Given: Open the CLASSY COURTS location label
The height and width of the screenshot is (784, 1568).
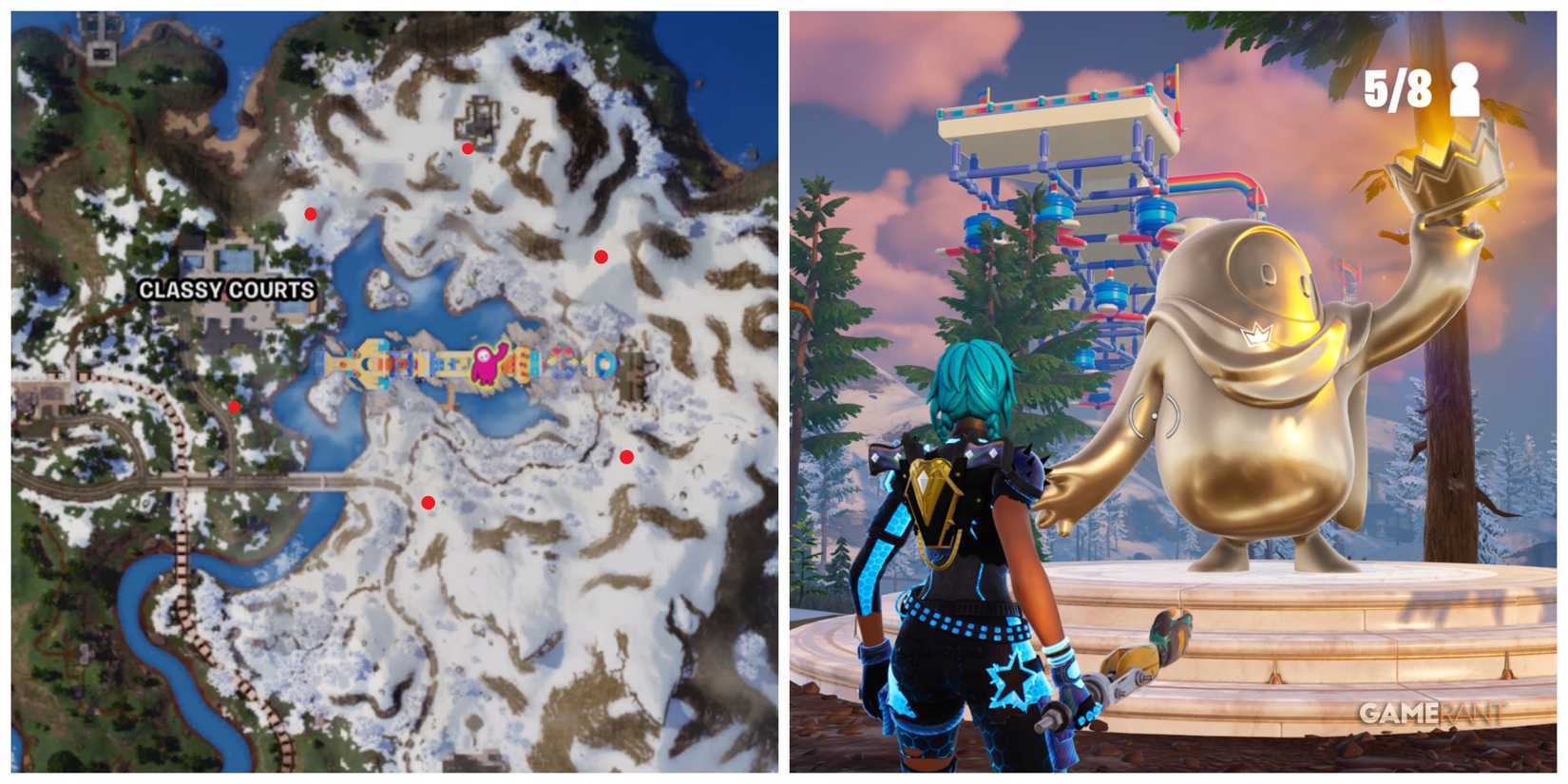Looking at the screenshot, I should (x=225, y=288).
